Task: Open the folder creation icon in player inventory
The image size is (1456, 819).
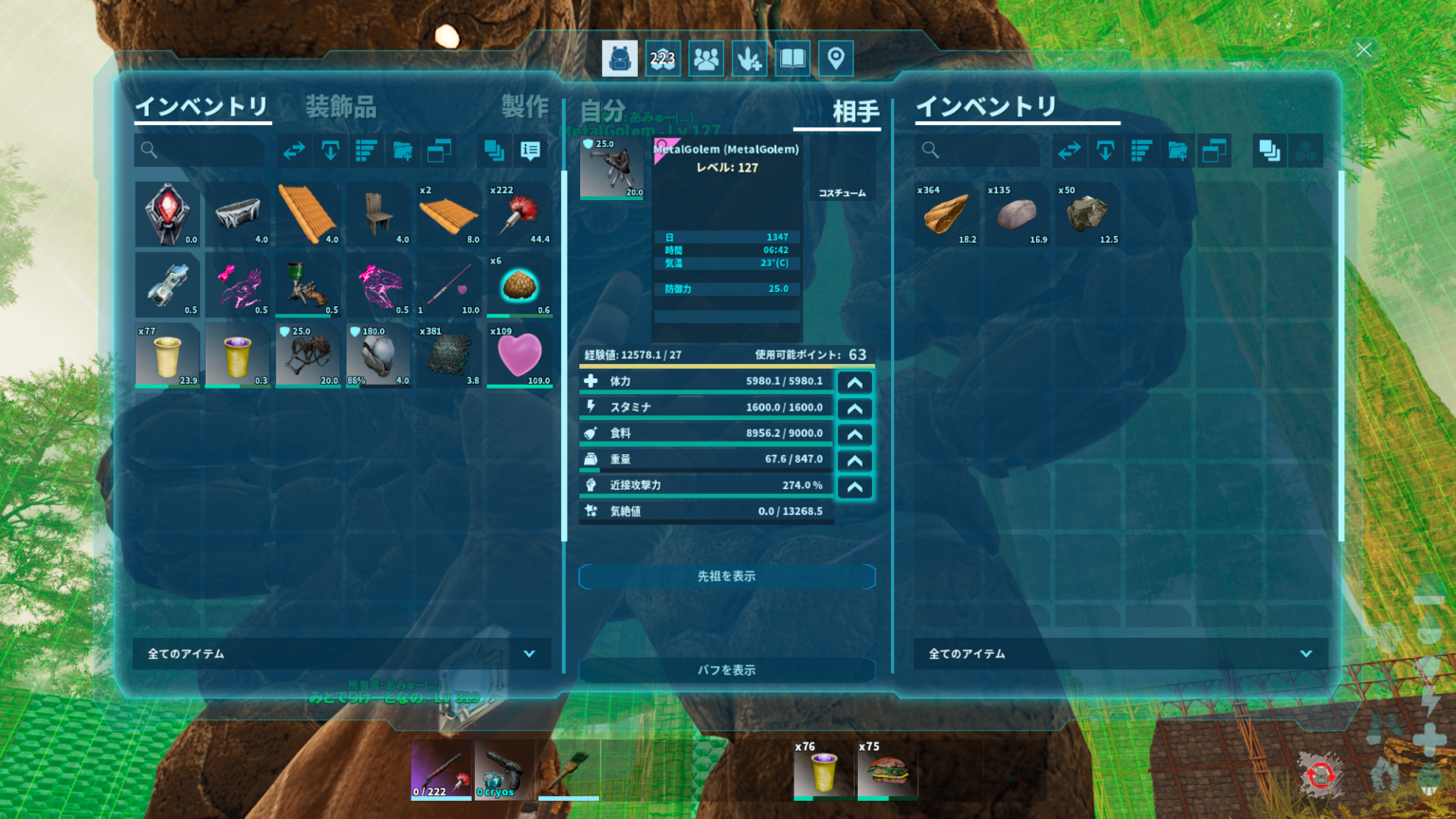Action: pos(402,150)
